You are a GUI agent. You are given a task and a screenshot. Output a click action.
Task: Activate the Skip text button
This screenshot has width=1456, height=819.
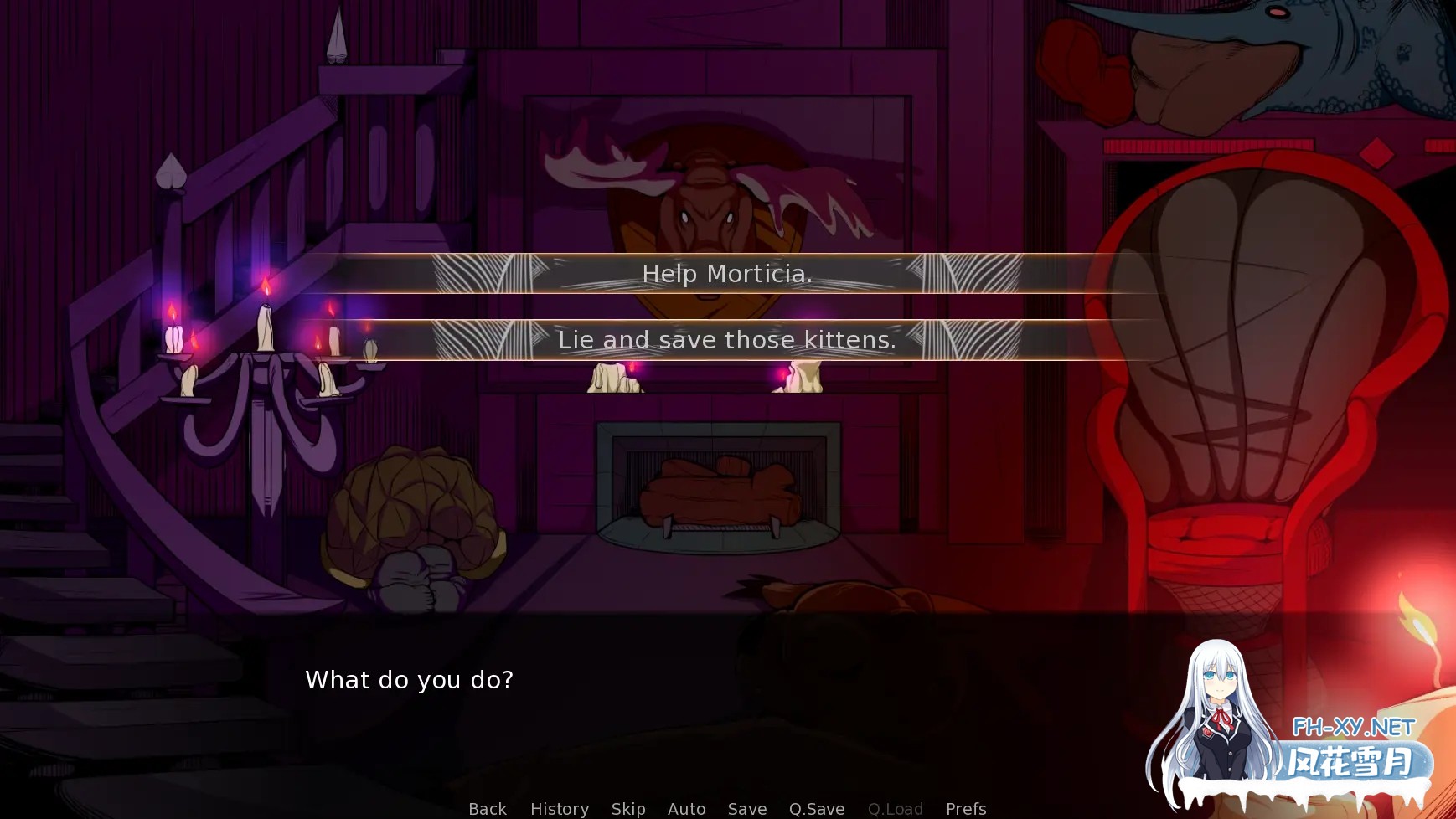coord(628,809)
